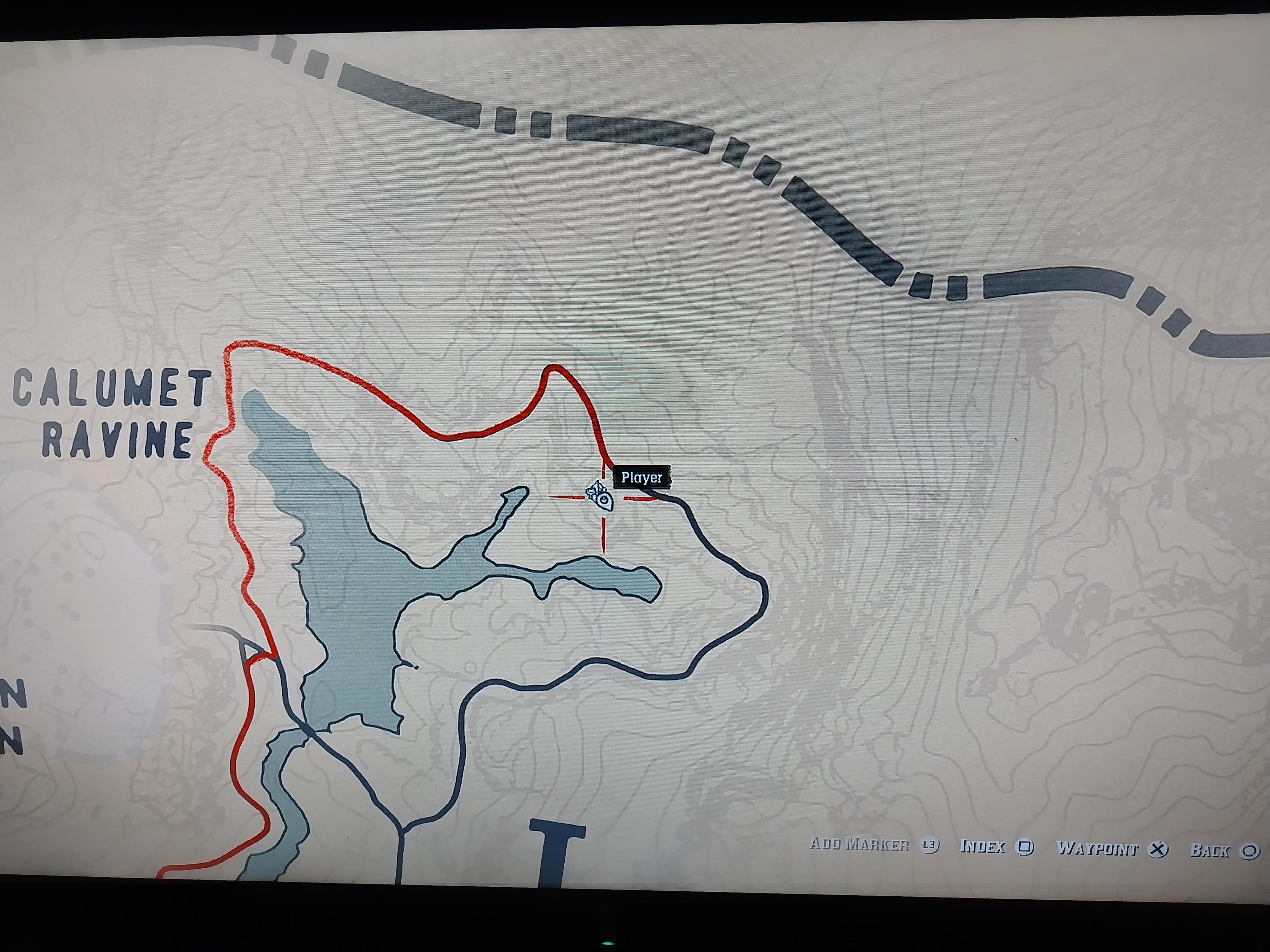This screenshot has width=1270, height=952.
Task: Click the red crosshair cursor center
Action: (604, 498)
